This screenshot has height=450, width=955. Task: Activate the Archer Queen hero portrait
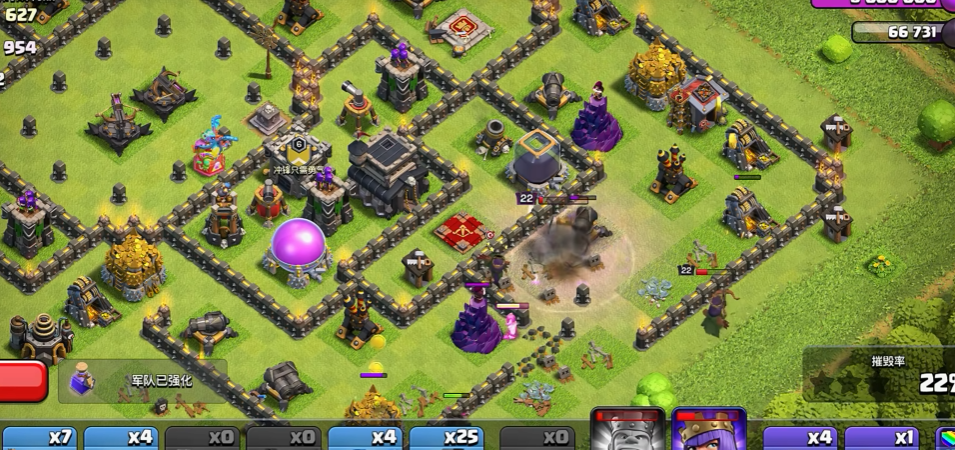pyautogui.click(x=709, y=430)
